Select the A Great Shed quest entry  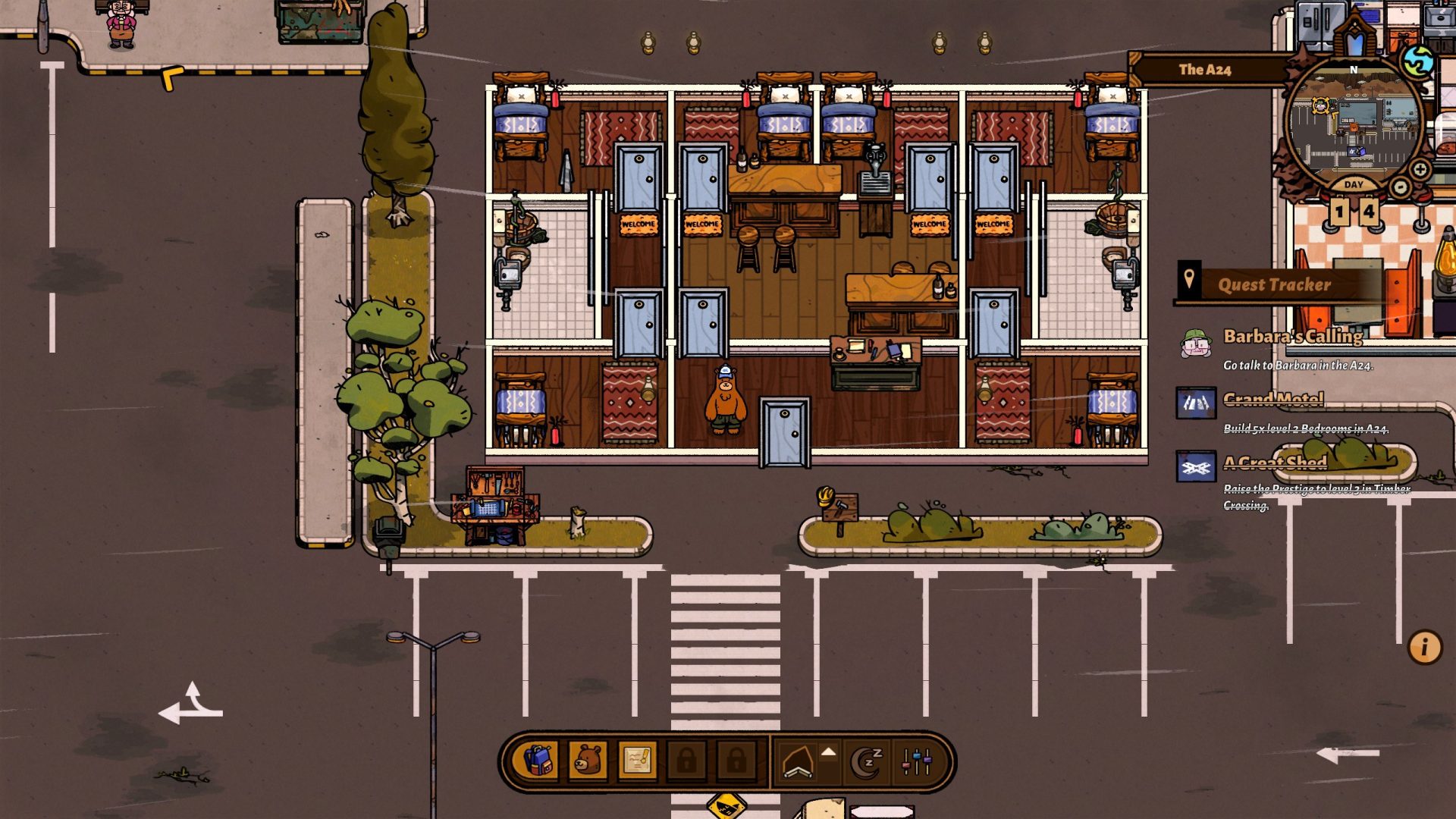coord(1275,463)
